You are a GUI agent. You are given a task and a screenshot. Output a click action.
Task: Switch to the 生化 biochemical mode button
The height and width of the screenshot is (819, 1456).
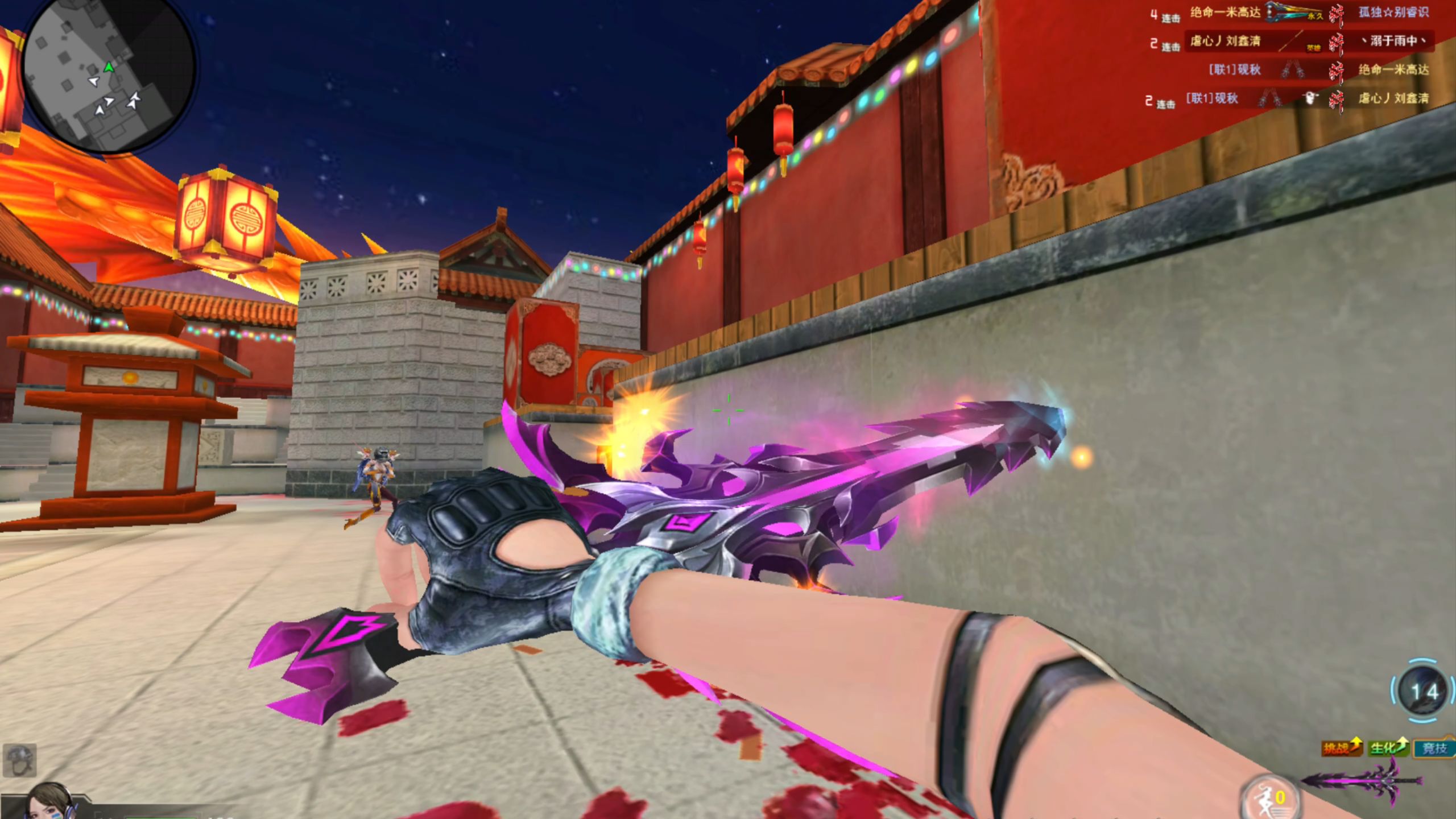pyautogui.click(x=1388, y=747)
